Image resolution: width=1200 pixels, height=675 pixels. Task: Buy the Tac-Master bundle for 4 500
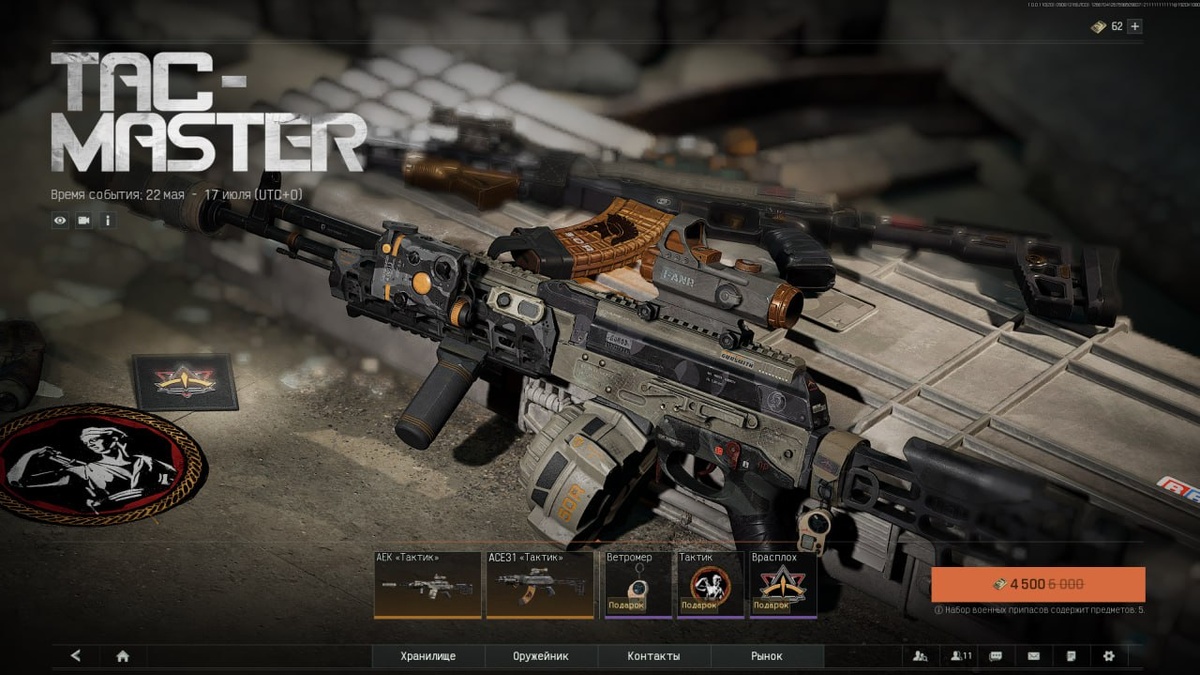[x=1038, y=584]
